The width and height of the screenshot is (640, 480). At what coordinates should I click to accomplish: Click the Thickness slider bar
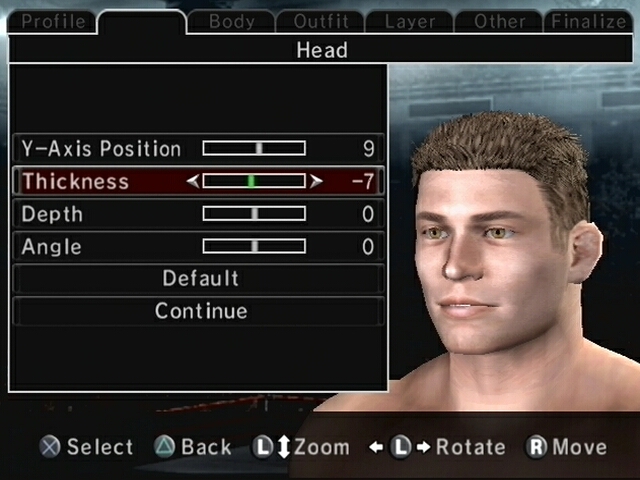click(254, 181)
